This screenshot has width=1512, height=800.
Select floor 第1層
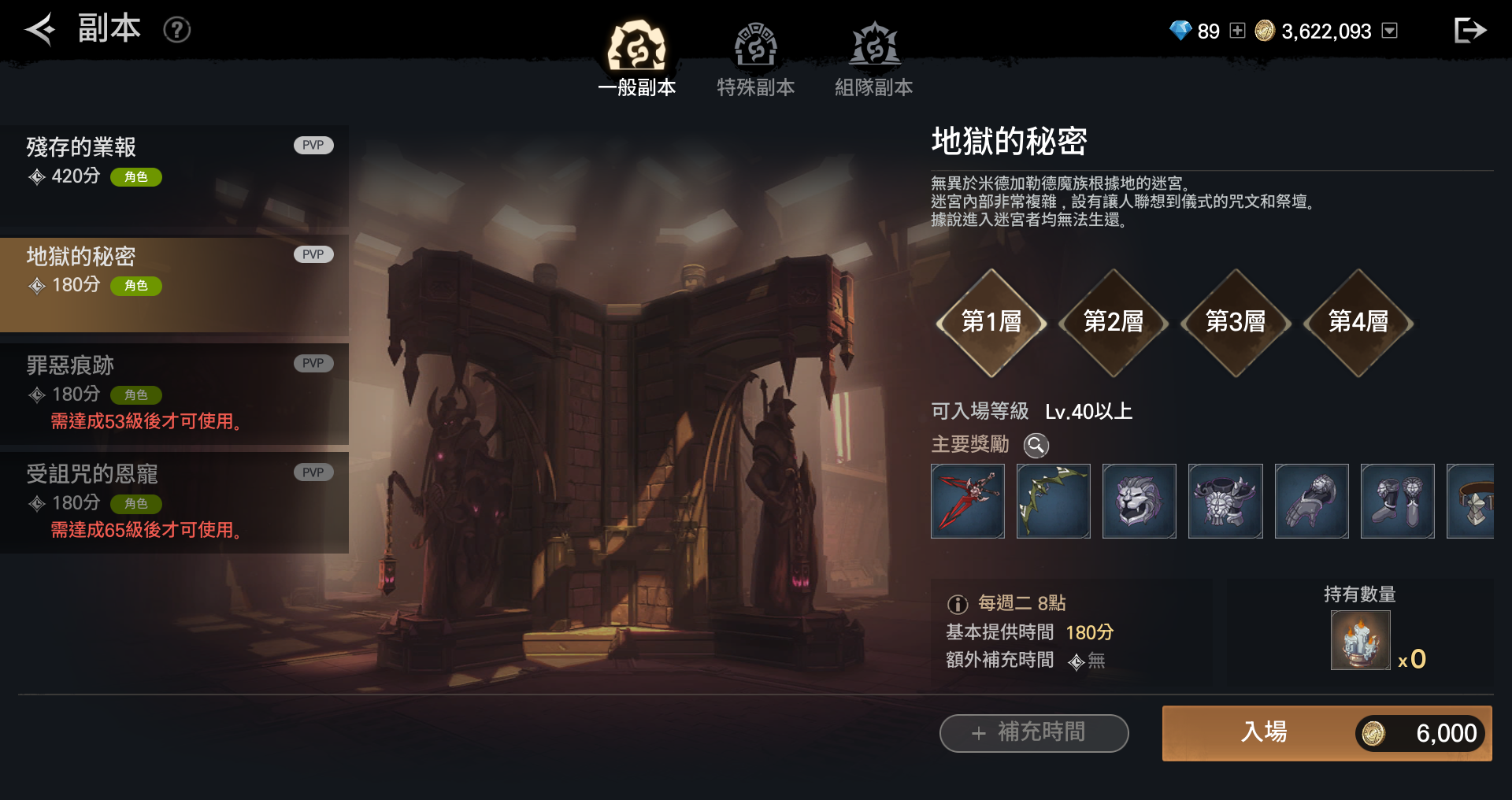(x=991, y=322)
